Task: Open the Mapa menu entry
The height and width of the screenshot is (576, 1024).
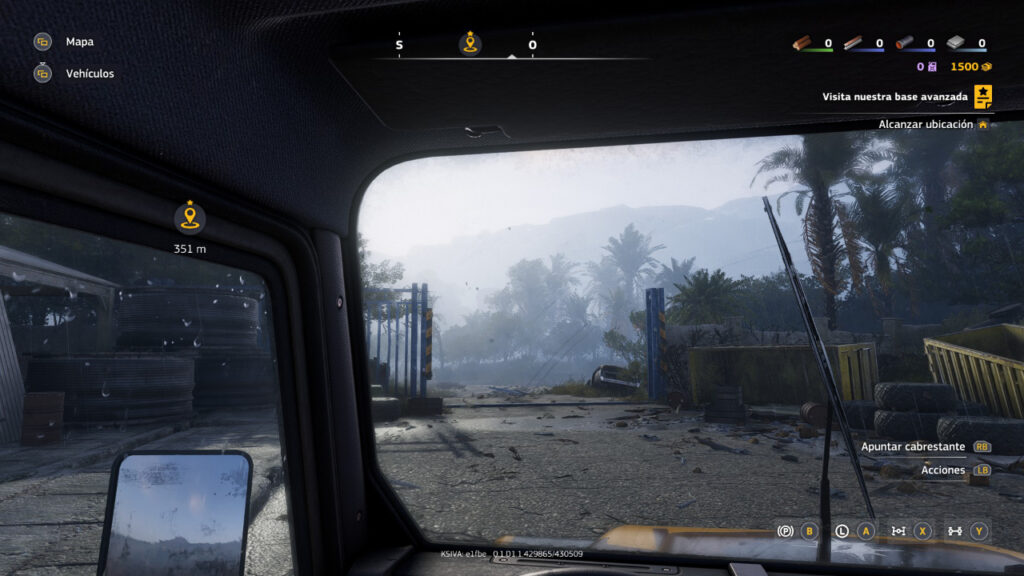Action: tap(79, 42)
